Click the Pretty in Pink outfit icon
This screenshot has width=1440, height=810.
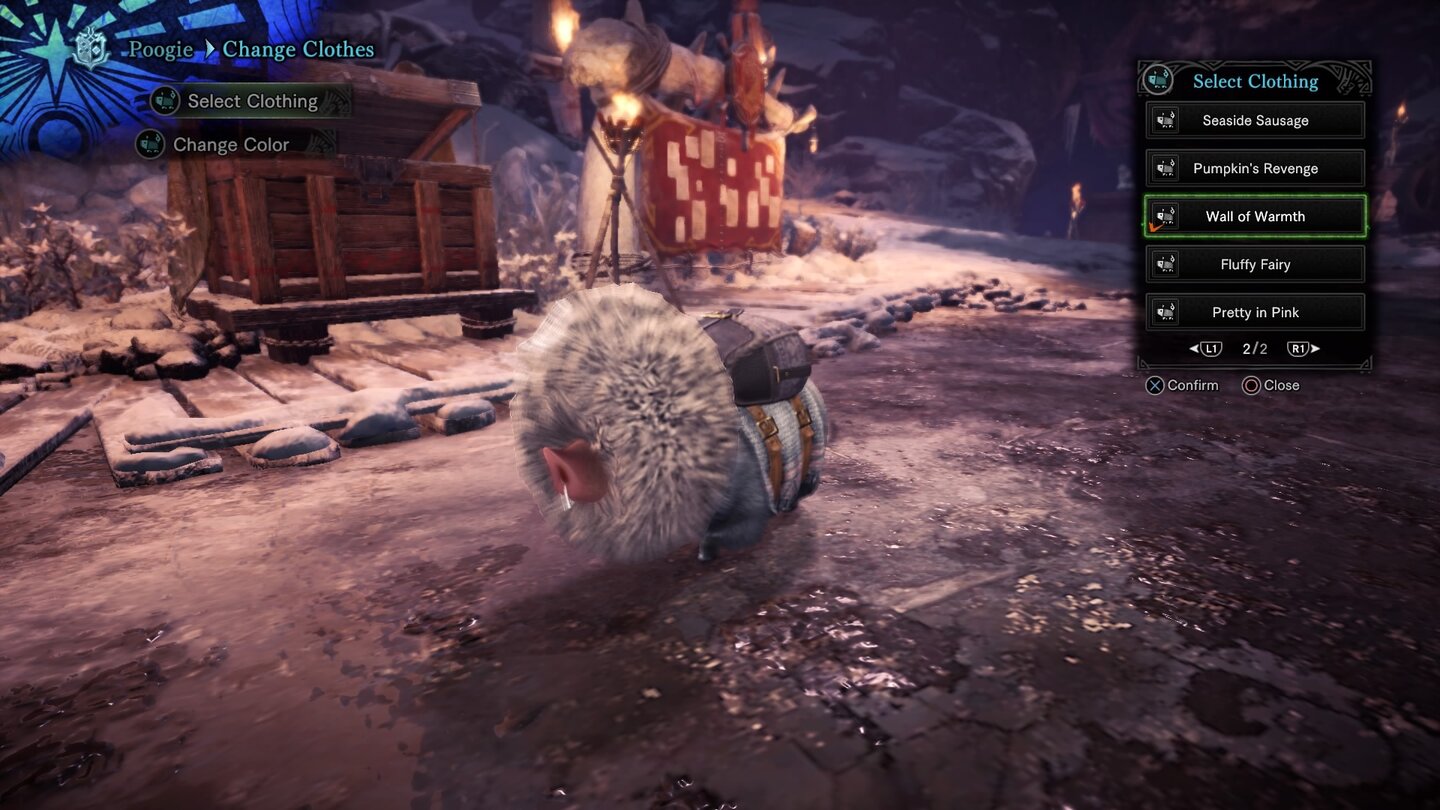point(1164,312)
